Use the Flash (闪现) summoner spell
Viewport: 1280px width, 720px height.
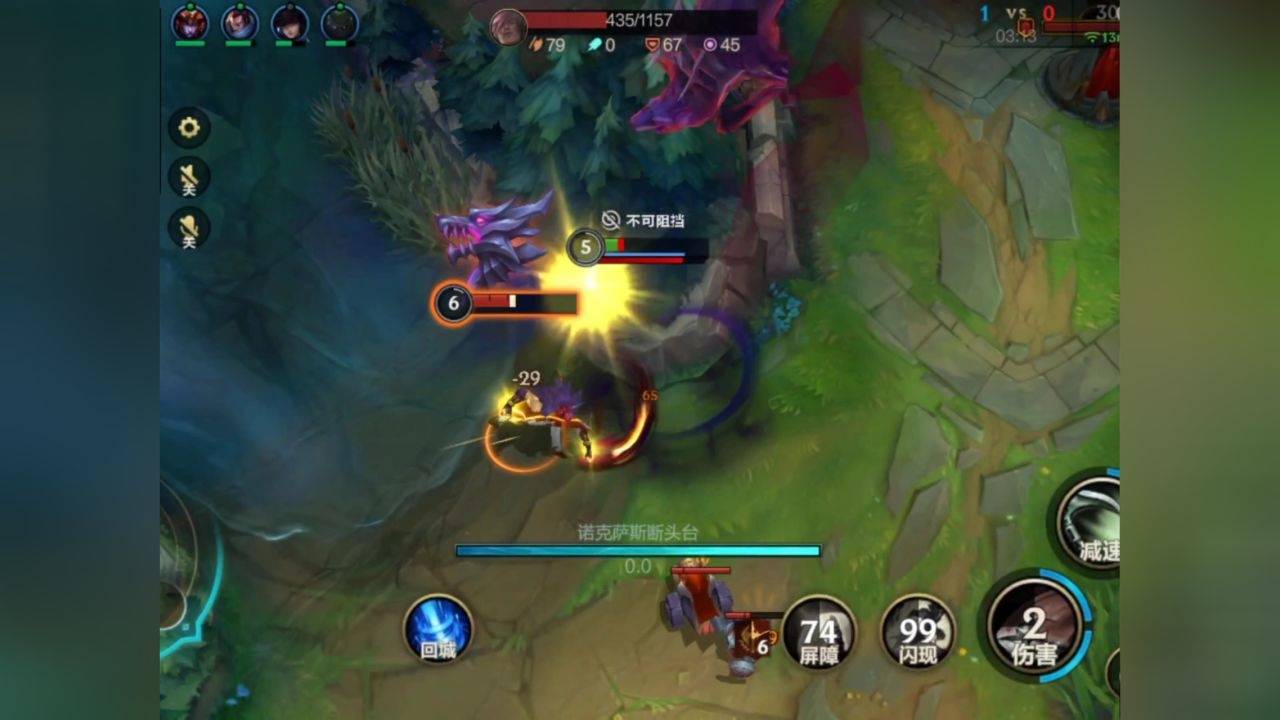click(916, 632)
